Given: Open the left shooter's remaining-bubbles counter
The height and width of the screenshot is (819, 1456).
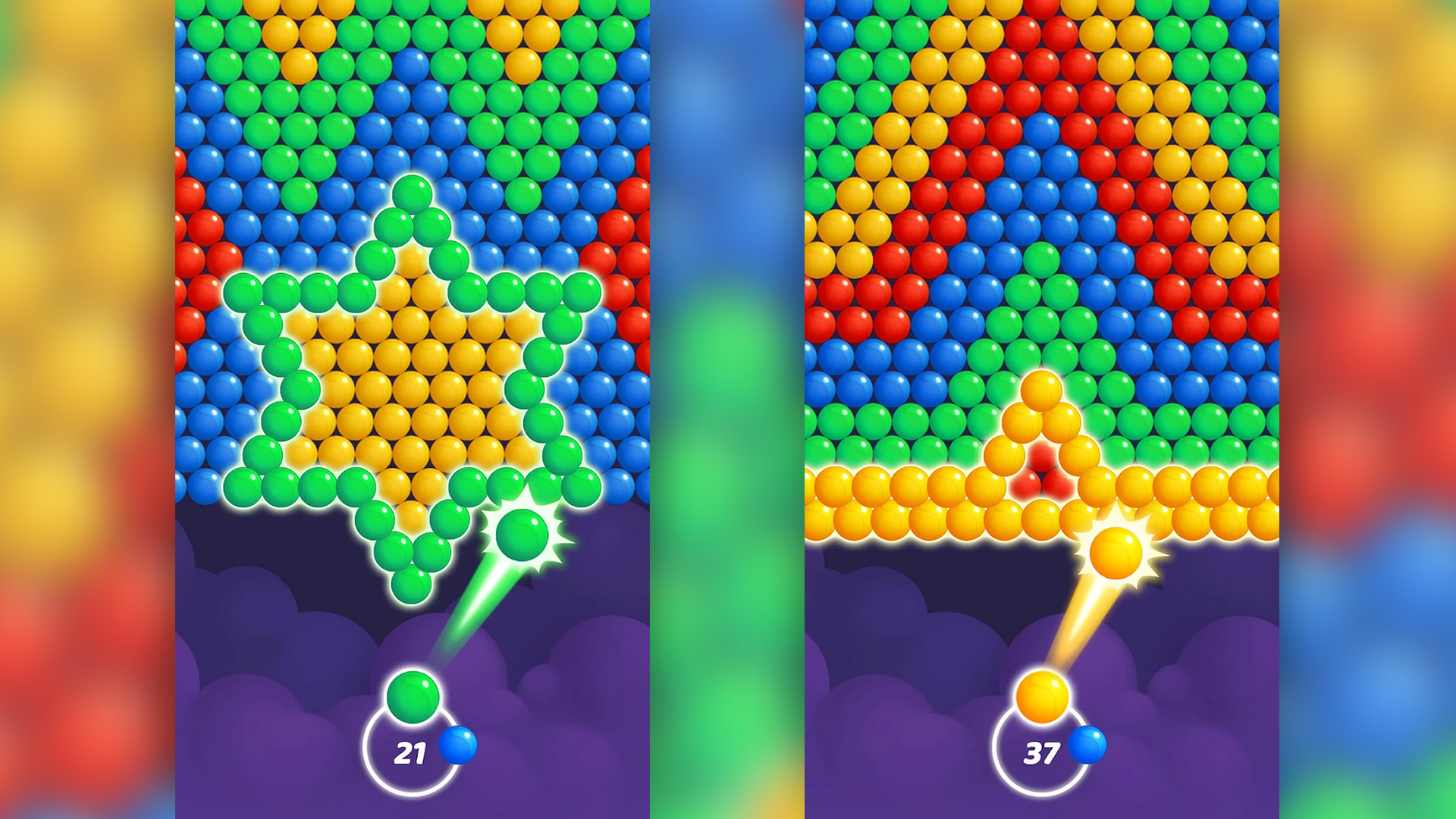Looking at the screenshot, I should [410, 754].
